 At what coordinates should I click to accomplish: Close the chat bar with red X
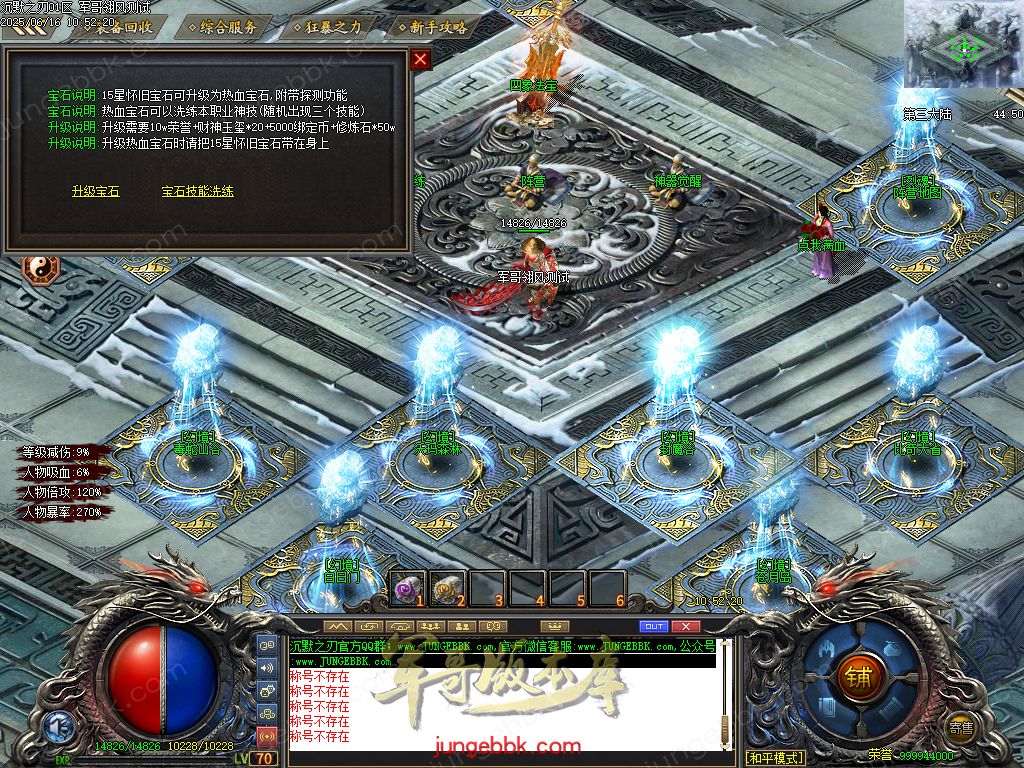pyautogui.click(x=685, y=626)
